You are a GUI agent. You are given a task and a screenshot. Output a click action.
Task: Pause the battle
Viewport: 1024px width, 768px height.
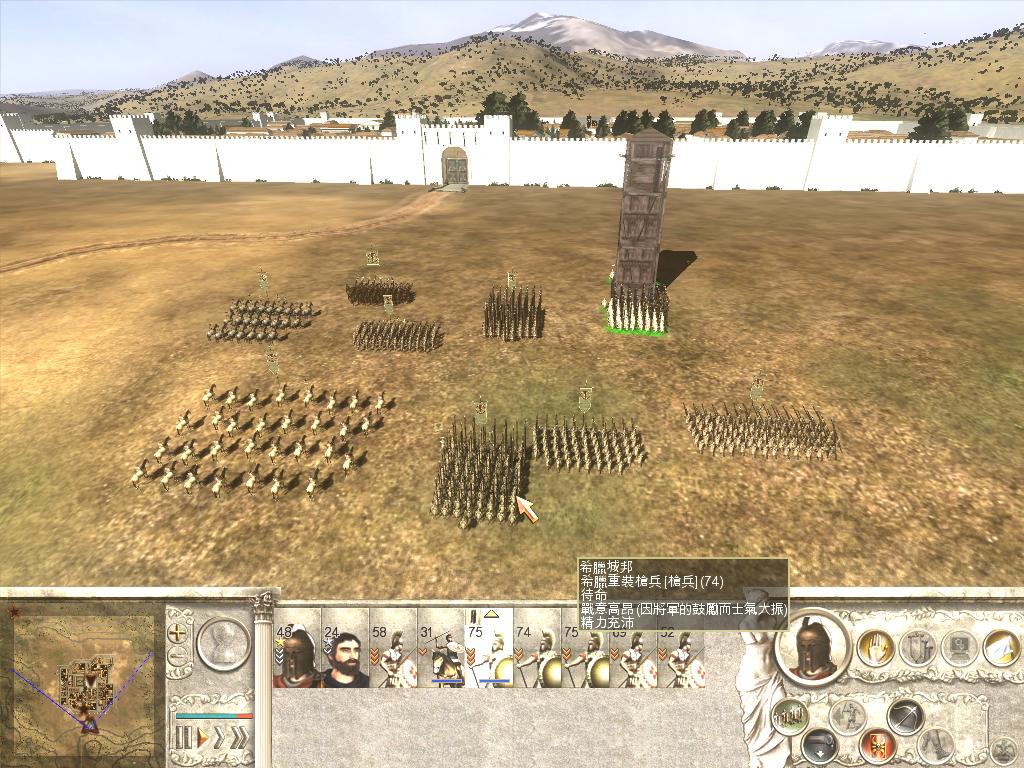[x=184, y=738]
